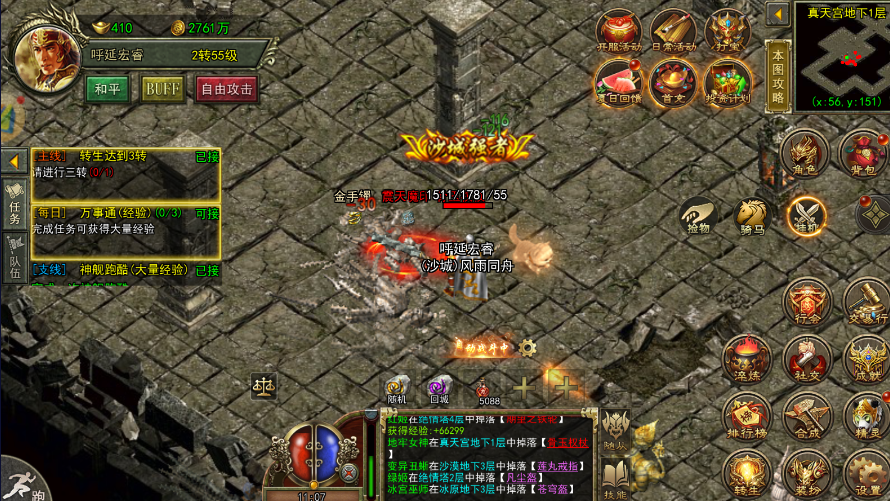Mount up with the 骑马 horse icon

point(751,214)
